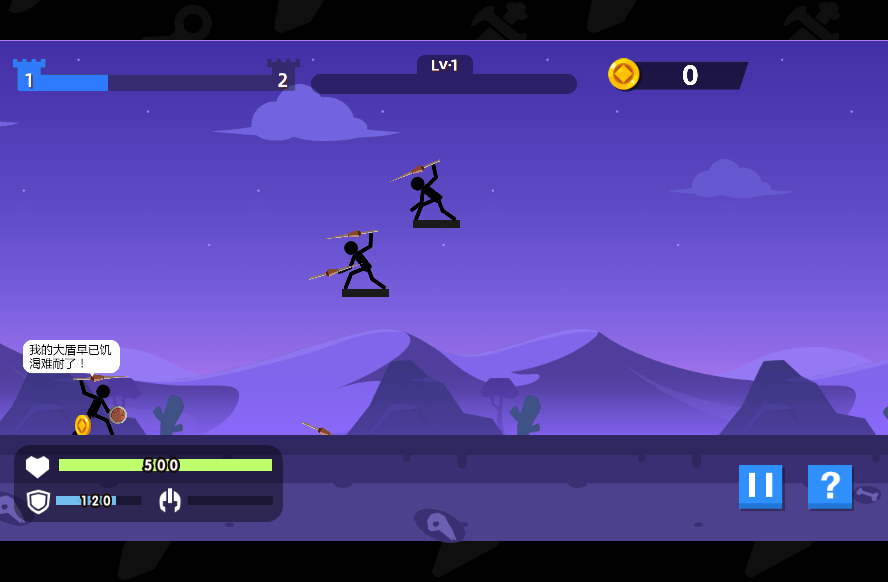
Task: Pause the game with the pause button
Action: [x=760, y=486]
